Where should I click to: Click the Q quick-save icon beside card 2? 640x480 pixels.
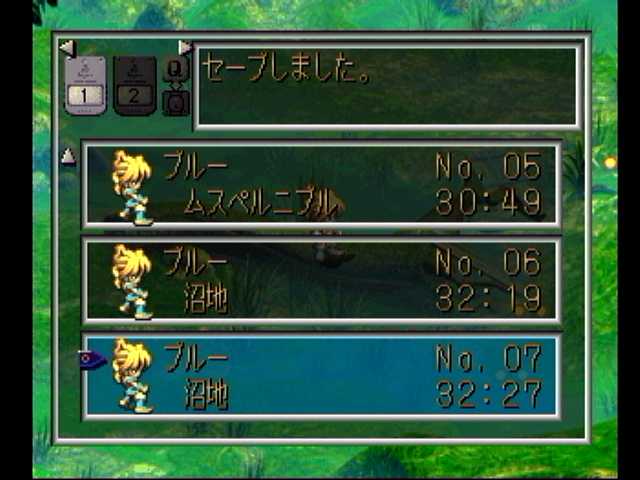click(x=175, y=69)
